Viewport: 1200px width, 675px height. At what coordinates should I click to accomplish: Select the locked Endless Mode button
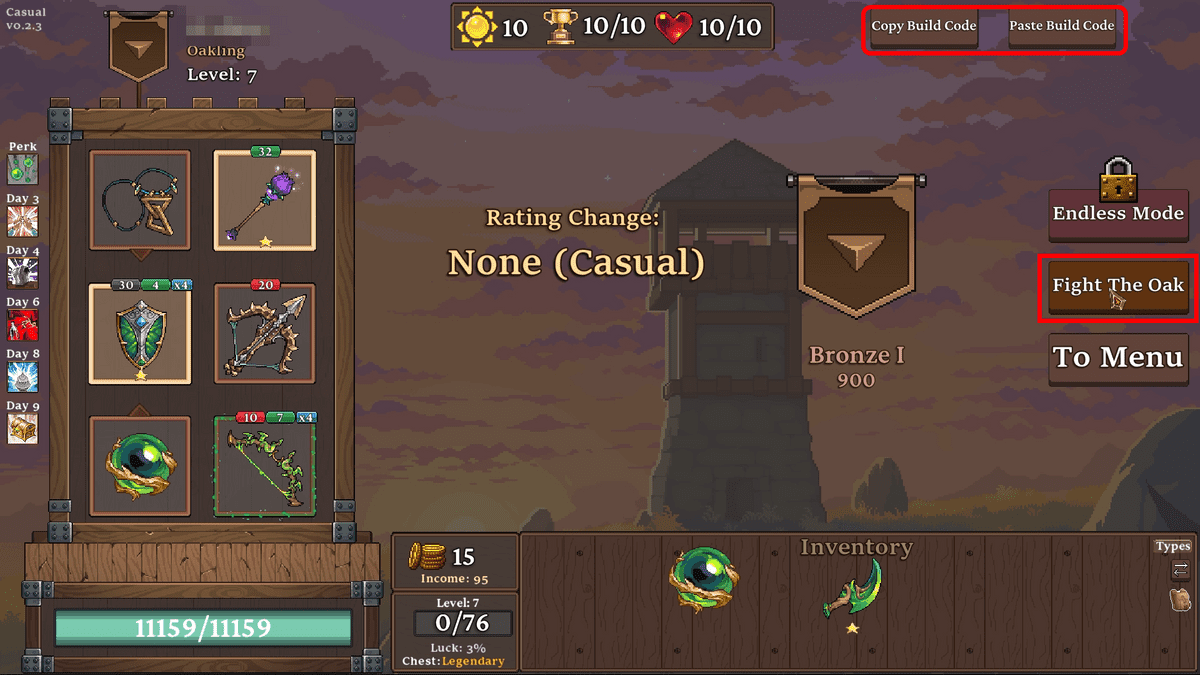tap(1118, 214)
